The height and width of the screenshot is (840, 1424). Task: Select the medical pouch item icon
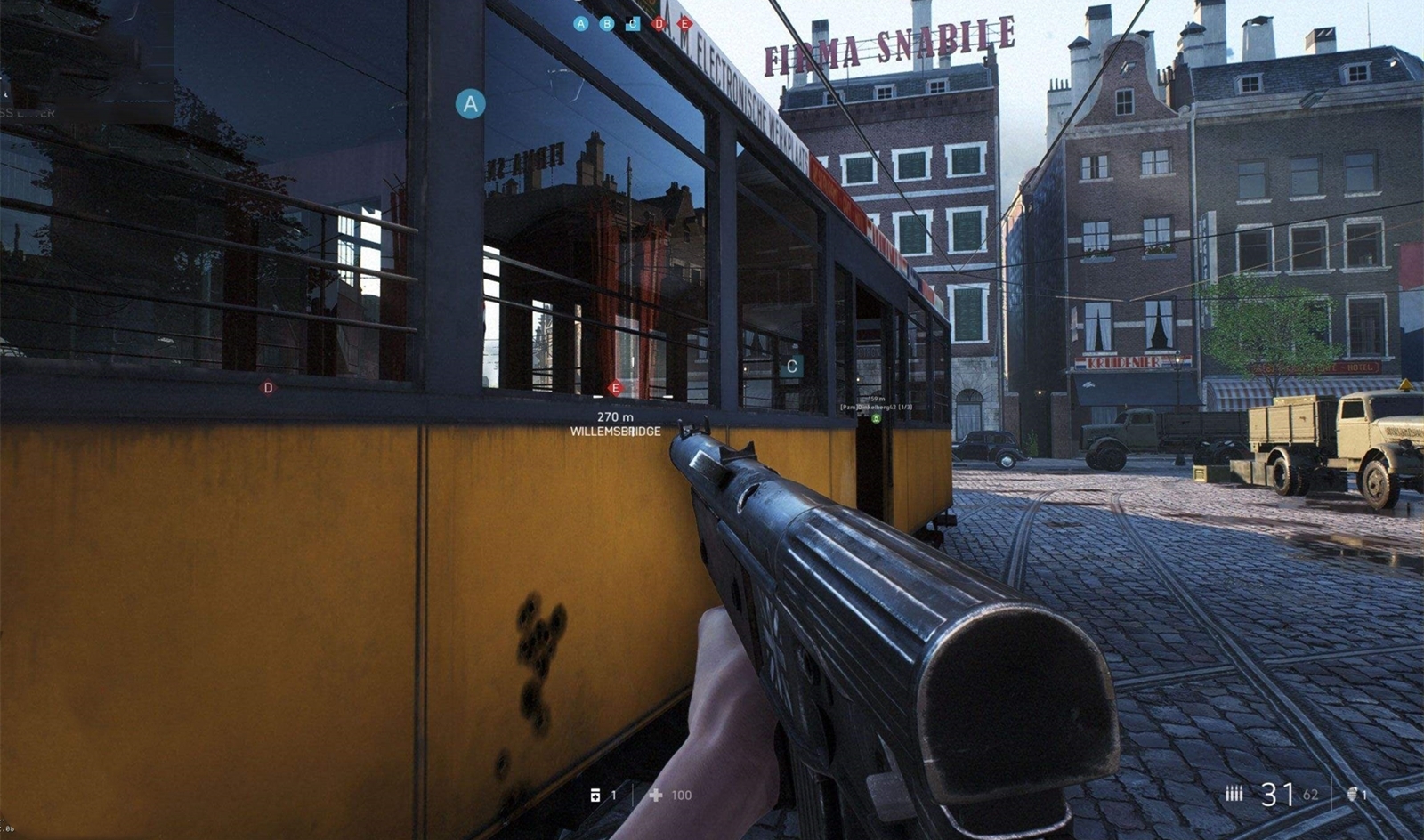click(x=595, y=795)
